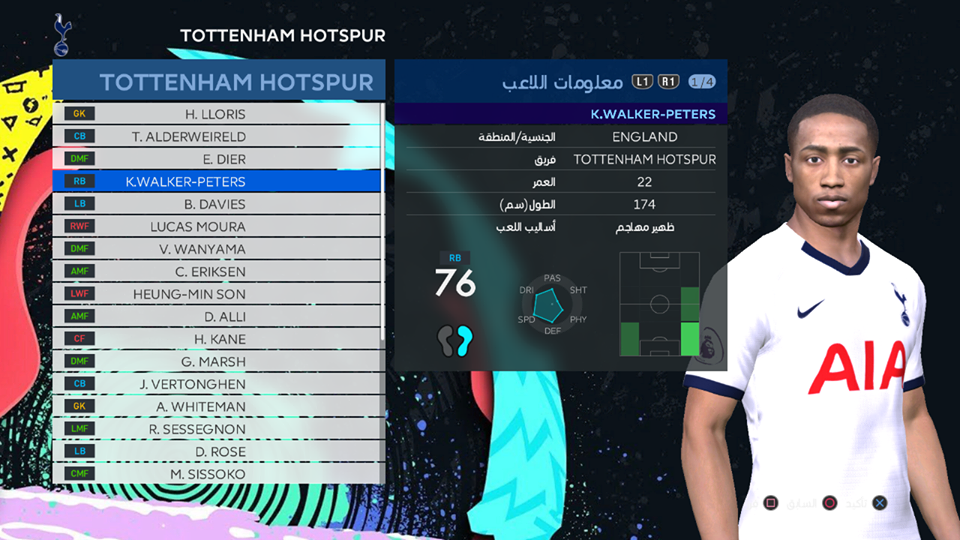Select Lucas Moura in the squad
This screenshot has width=960, height=540.
tap(215, 227)
